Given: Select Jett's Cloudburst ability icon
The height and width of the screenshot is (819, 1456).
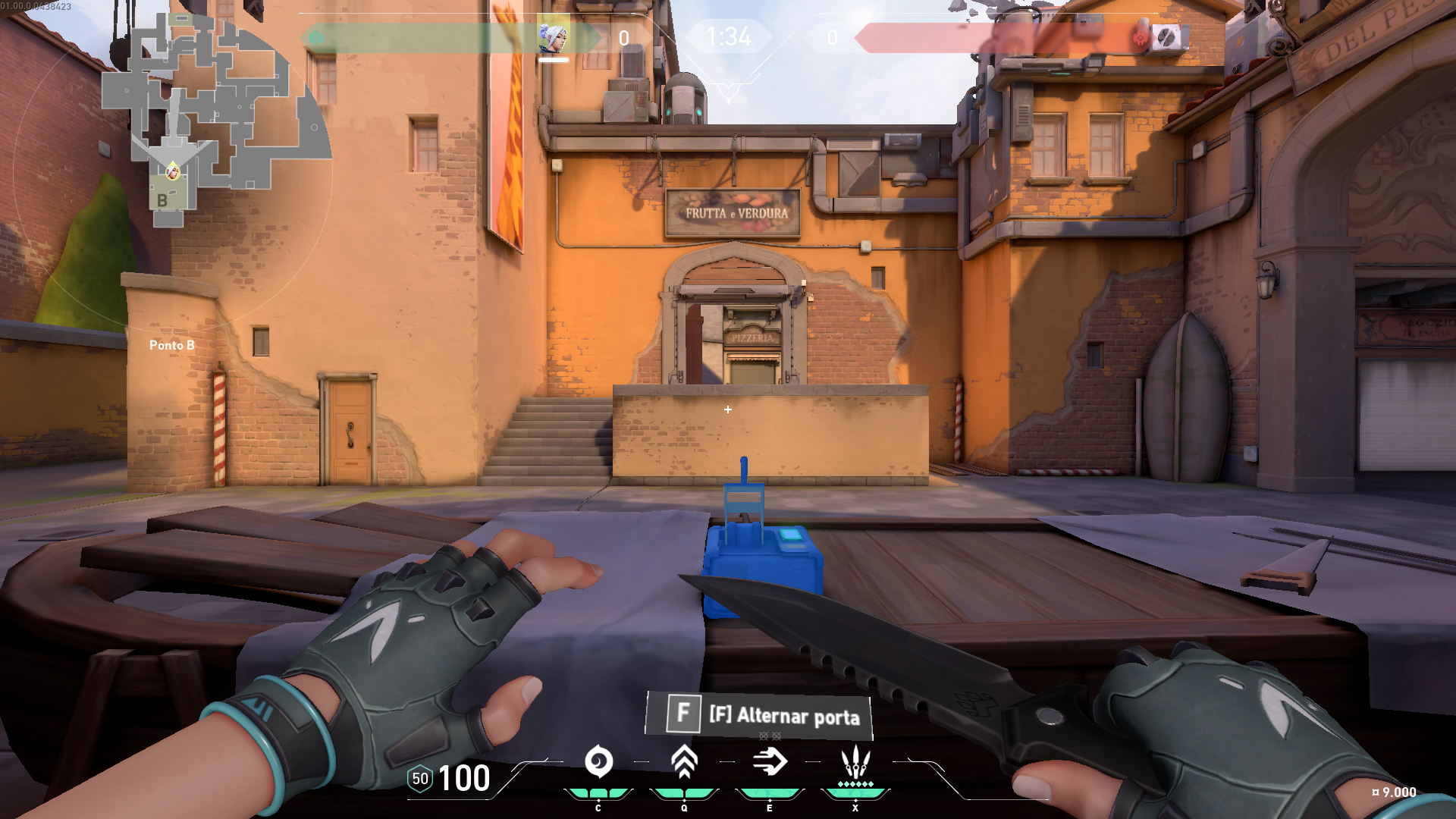Looking at the screenshot, I should coord(598,762).
